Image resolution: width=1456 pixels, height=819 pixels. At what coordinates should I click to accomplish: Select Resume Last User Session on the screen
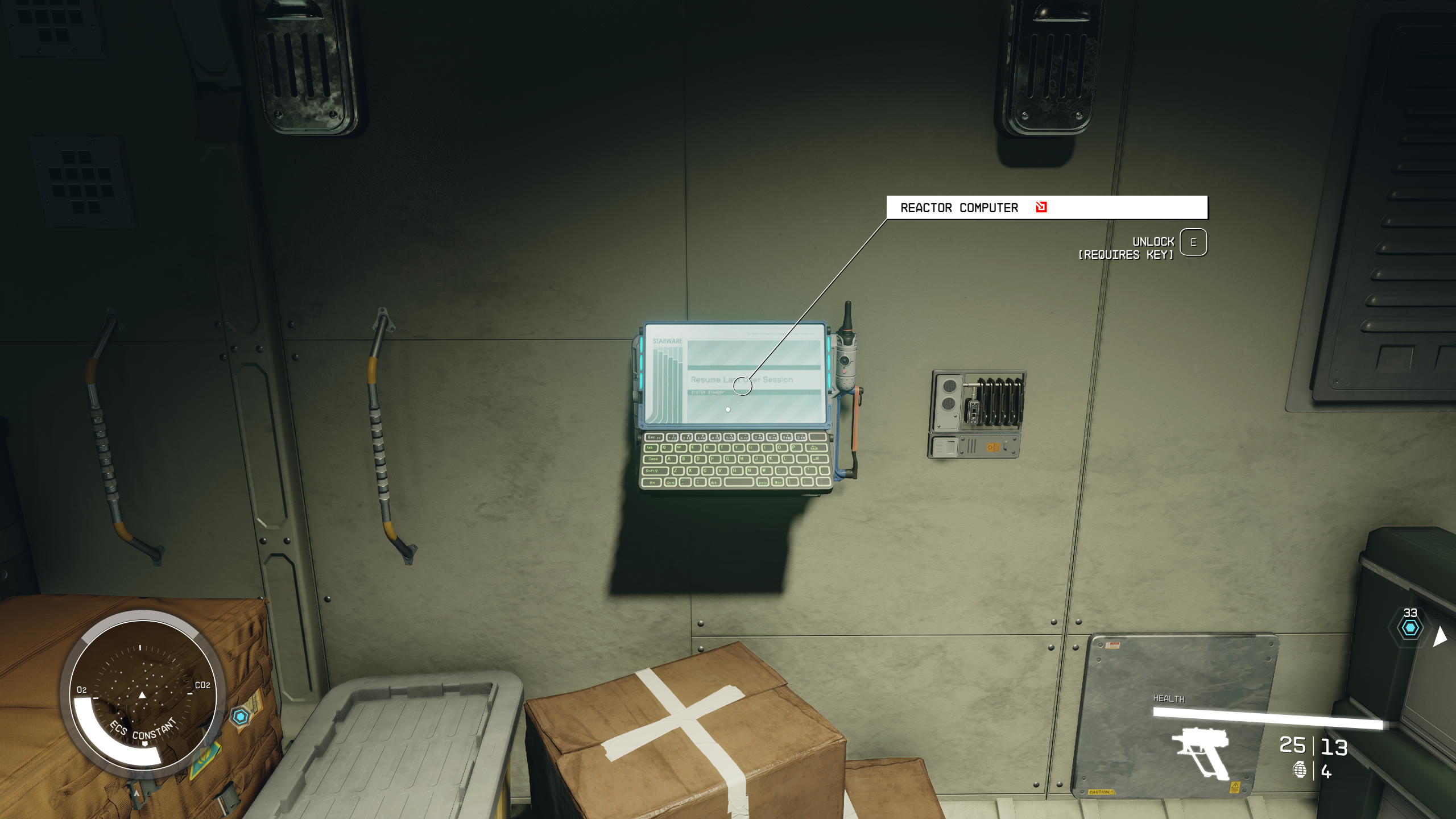[x=741, y=379]
